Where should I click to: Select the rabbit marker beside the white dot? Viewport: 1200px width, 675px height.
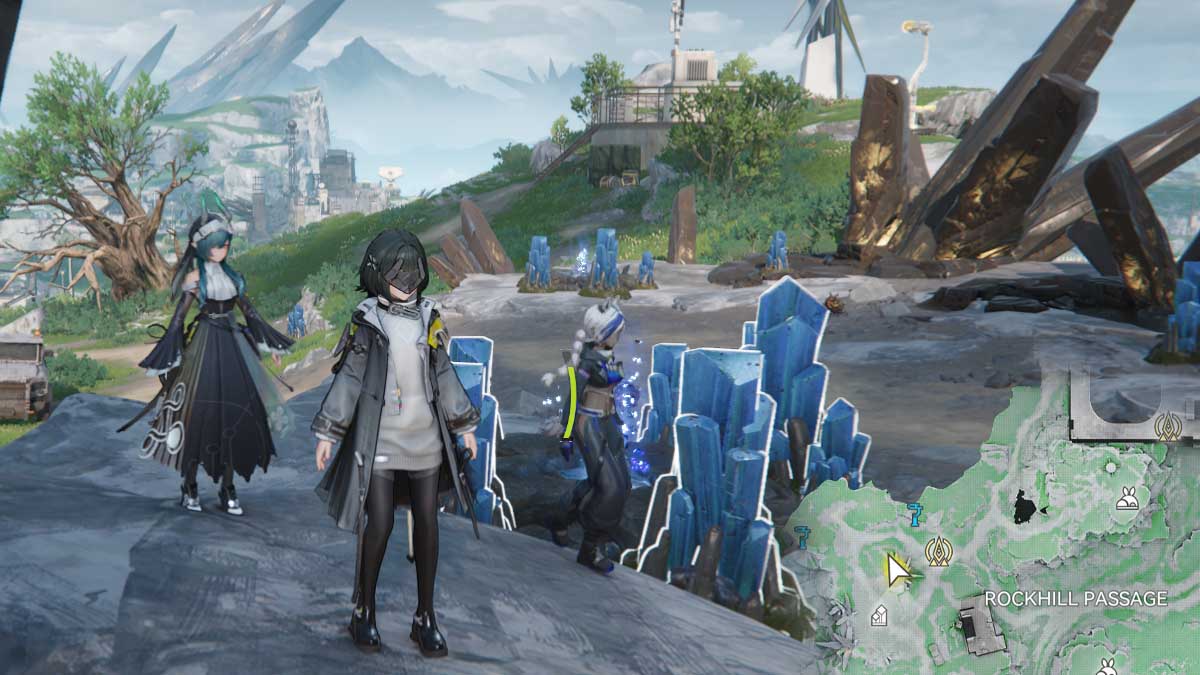tap(1127, 497)
